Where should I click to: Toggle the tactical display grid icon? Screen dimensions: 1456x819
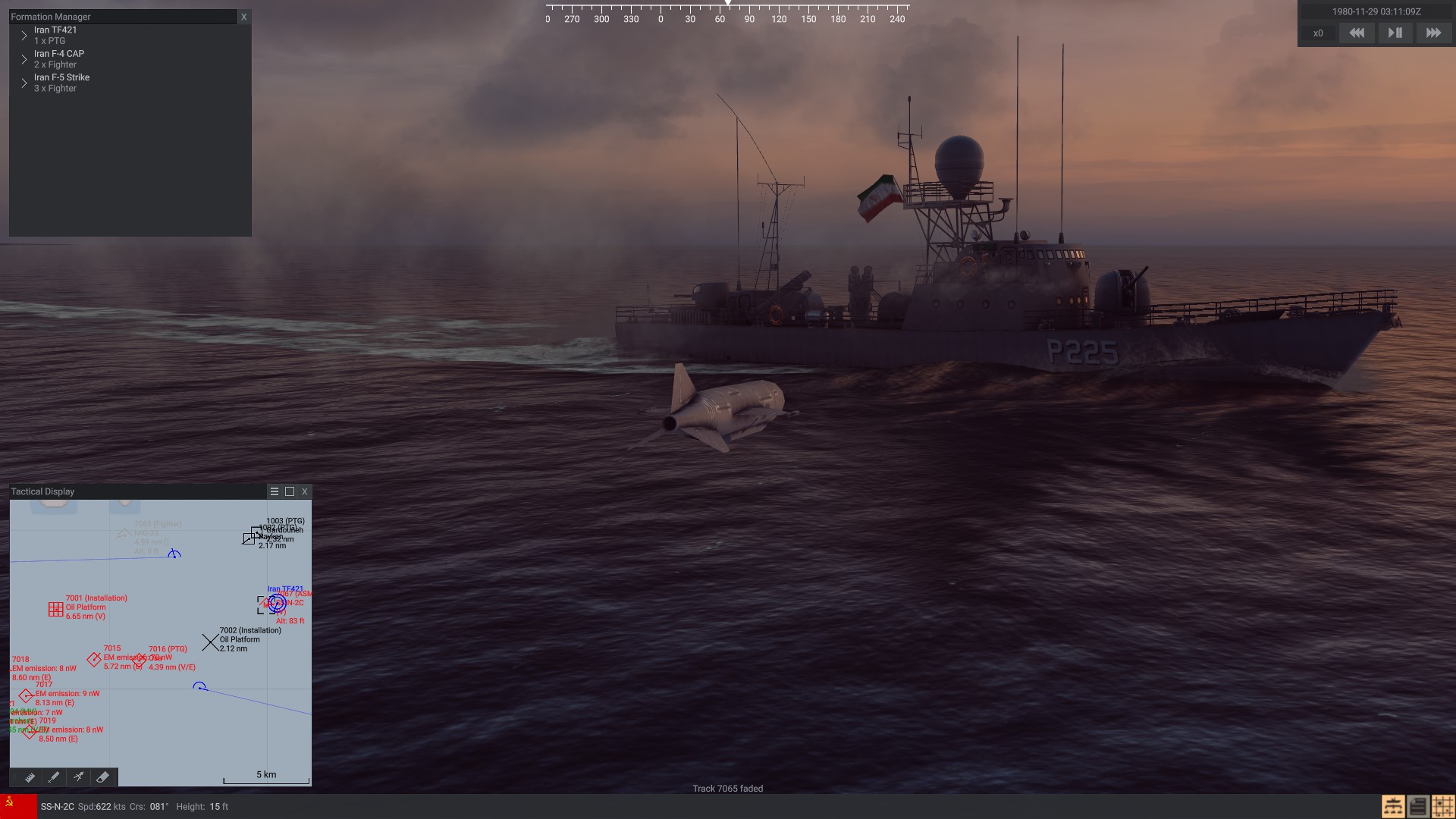click(1443, 807)
